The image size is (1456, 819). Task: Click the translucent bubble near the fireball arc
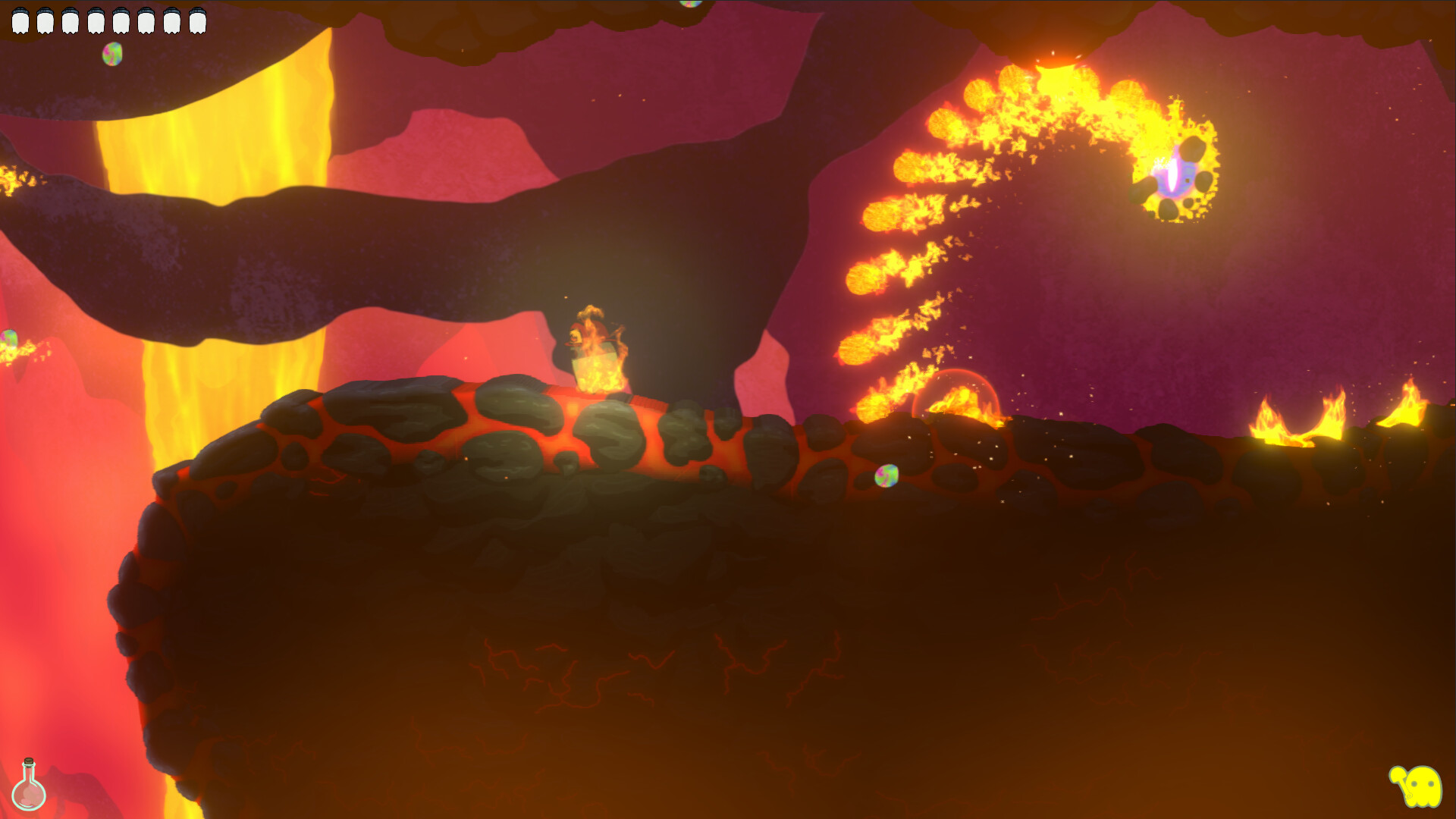point(957,394)
